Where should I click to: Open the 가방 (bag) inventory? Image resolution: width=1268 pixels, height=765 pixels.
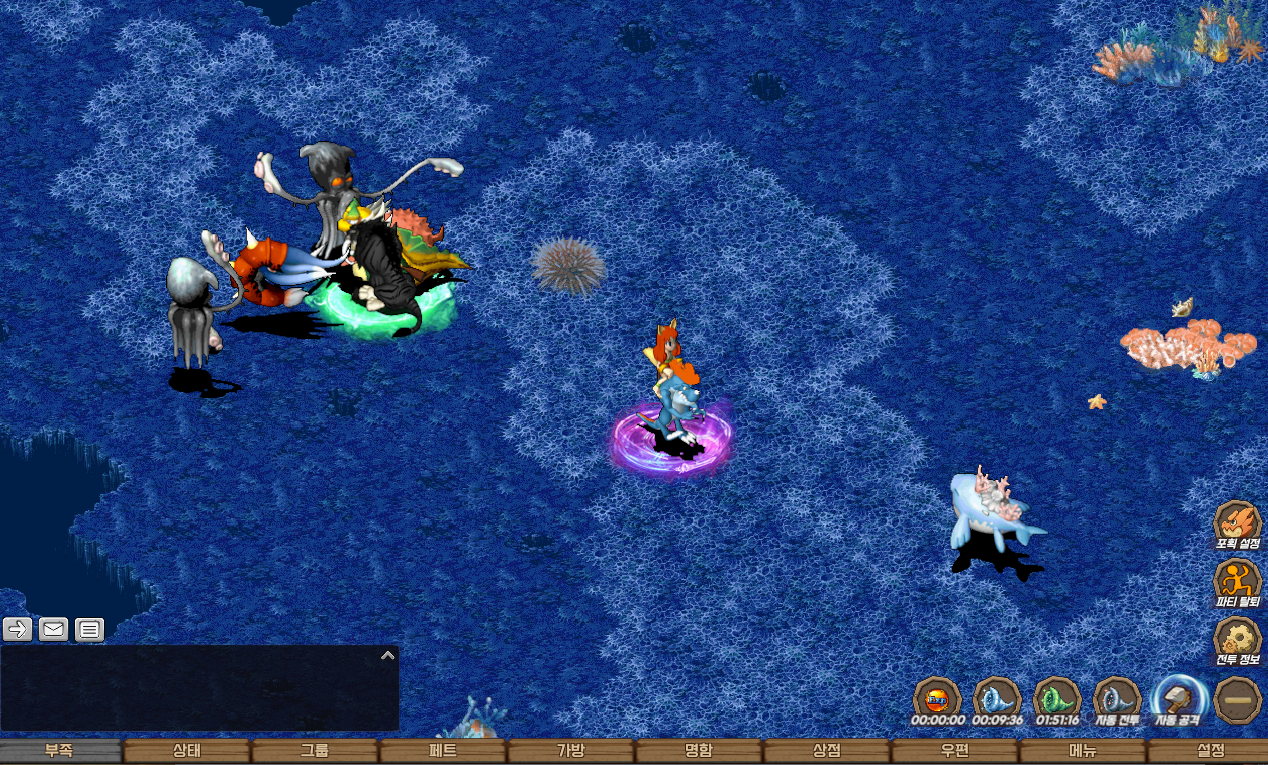click(571, 751)
